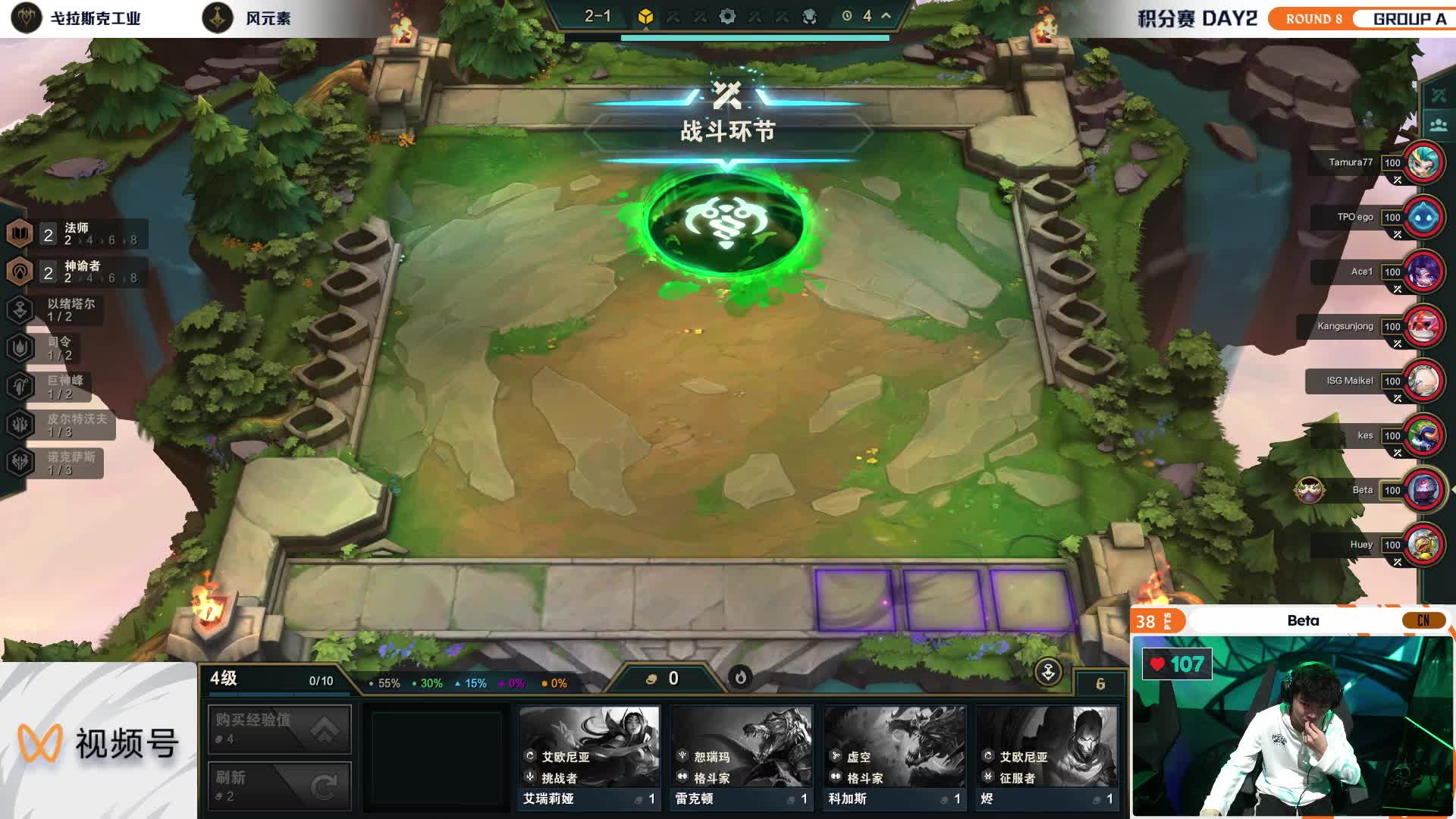The width and height of the screenshot is (1456, 819).
Task: Select the minion round icon in the stage tracker
Action: [x=808, y=15]
